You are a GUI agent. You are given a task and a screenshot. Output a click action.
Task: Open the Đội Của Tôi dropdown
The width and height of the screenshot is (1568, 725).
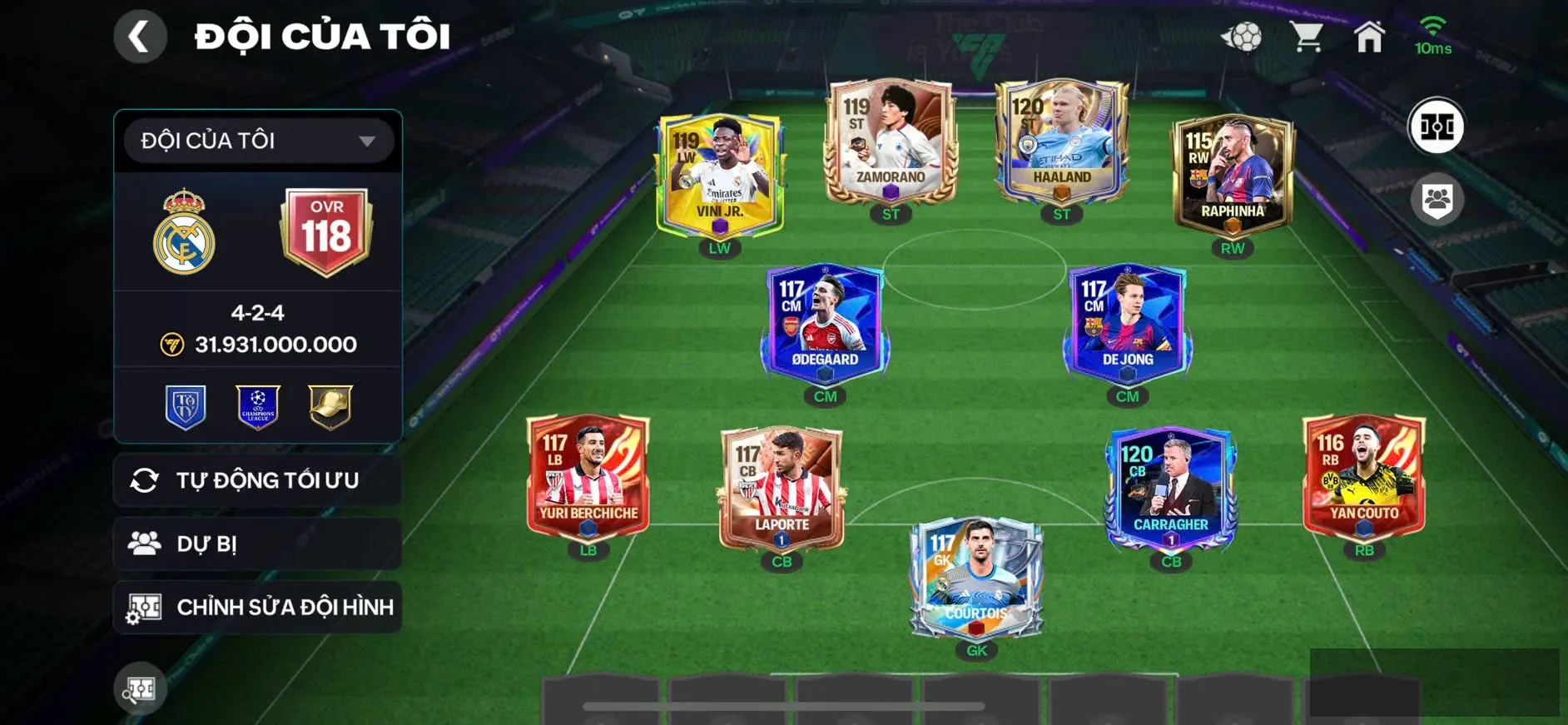(x=258, y=141)
